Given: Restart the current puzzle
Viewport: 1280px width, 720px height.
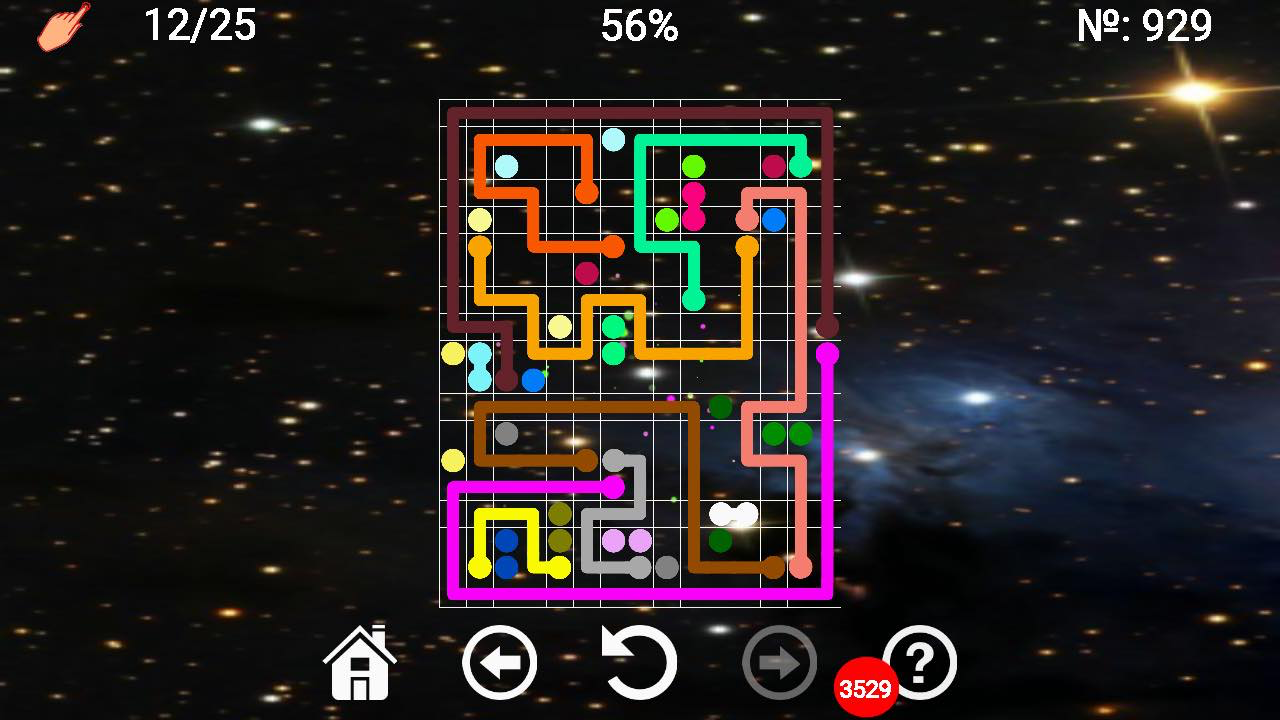Looking at the screenshot, I should (x=640, y=662).
